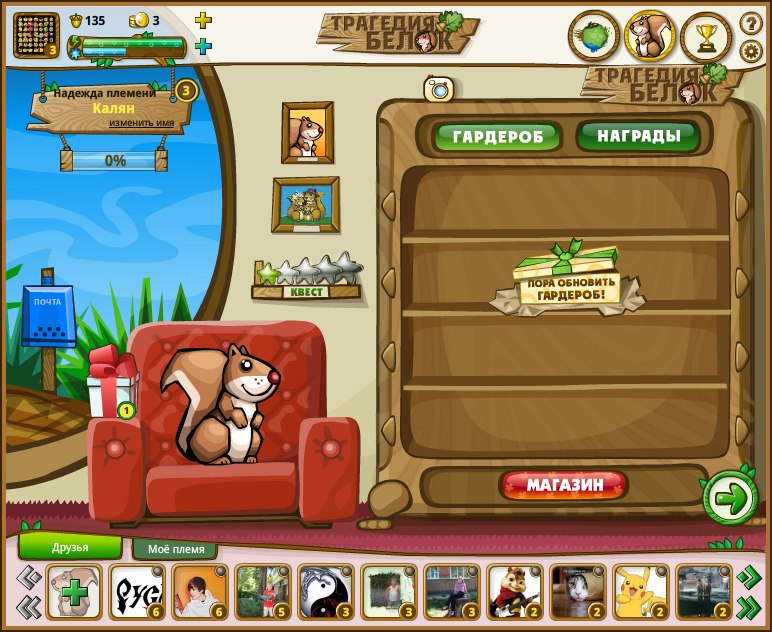
Task: Open the Гардероб wardrobe tab
Action: click(497, 136)
